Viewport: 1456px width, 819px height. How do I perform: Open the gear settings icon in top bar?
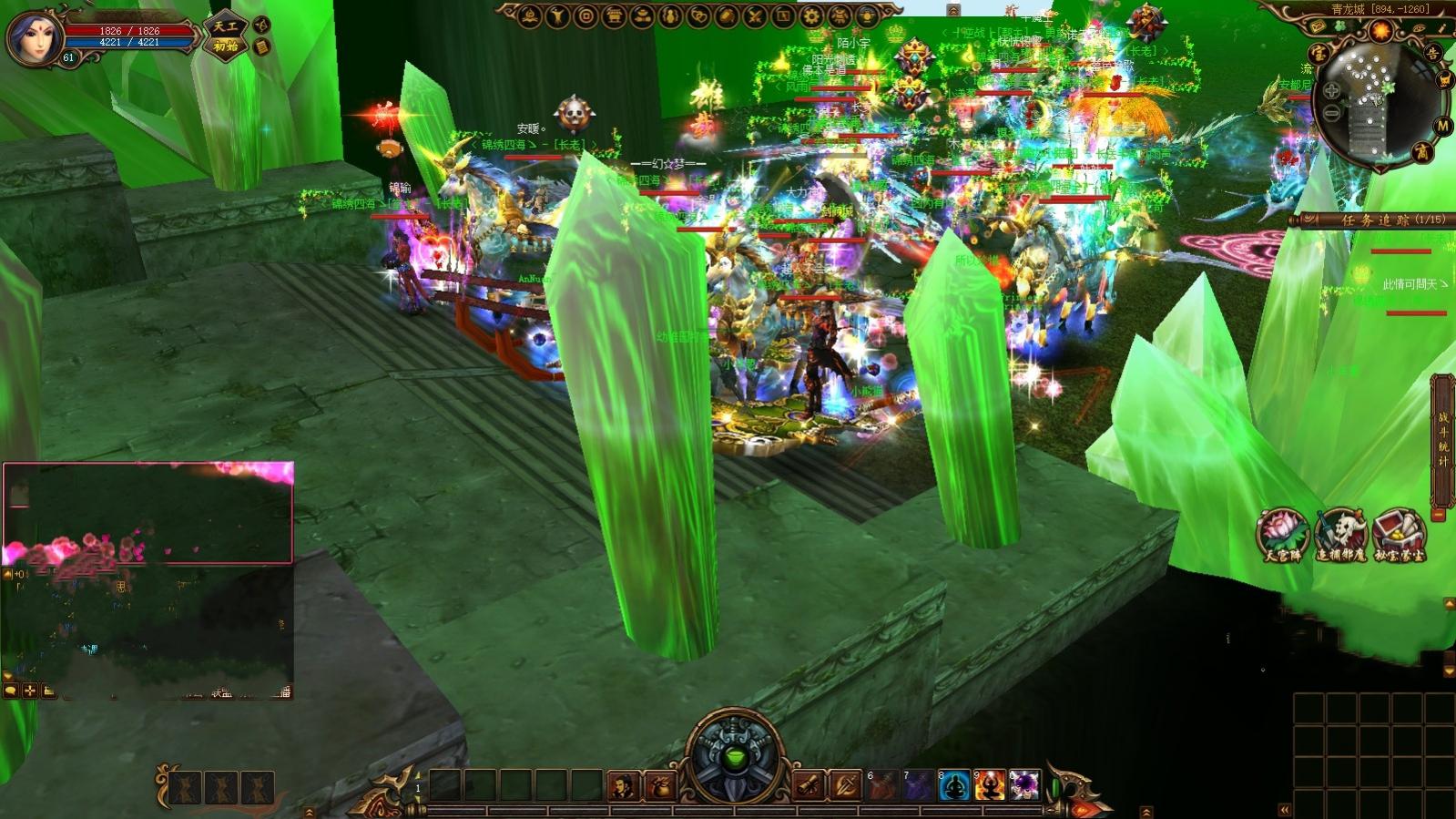811,15
